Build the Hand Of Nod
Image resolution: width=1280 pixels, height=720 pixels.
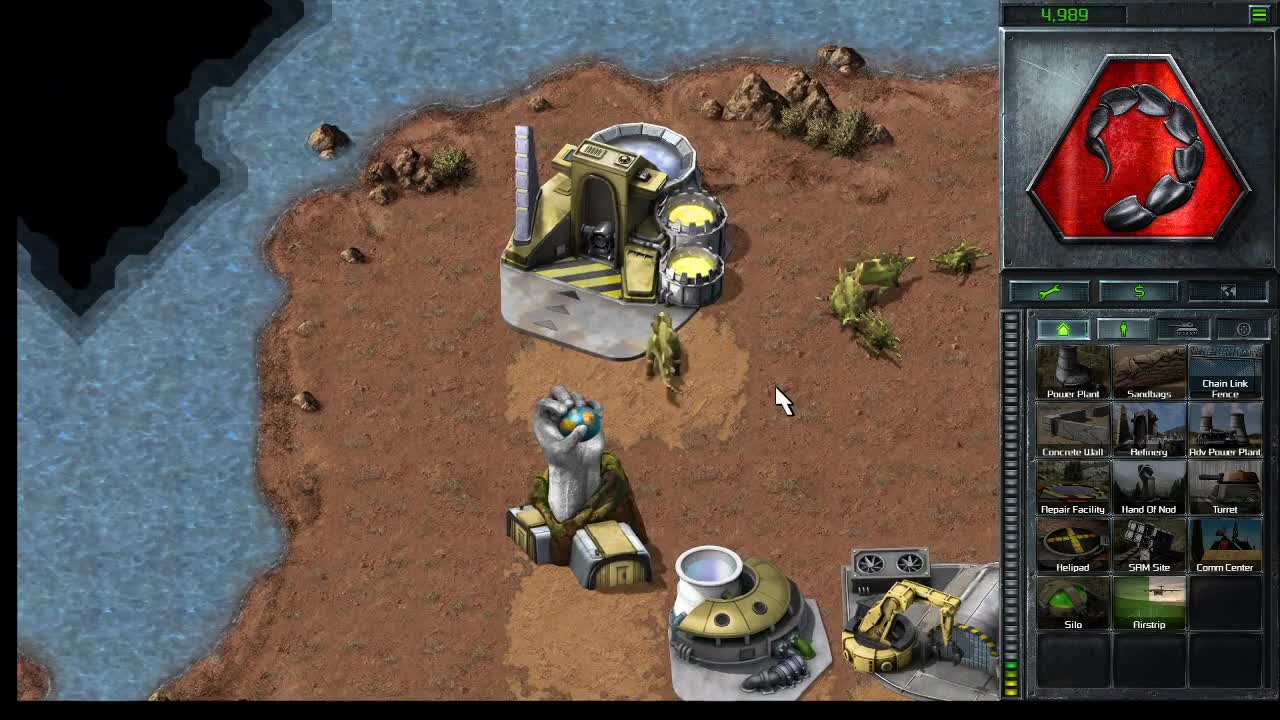coord(1149,487)
